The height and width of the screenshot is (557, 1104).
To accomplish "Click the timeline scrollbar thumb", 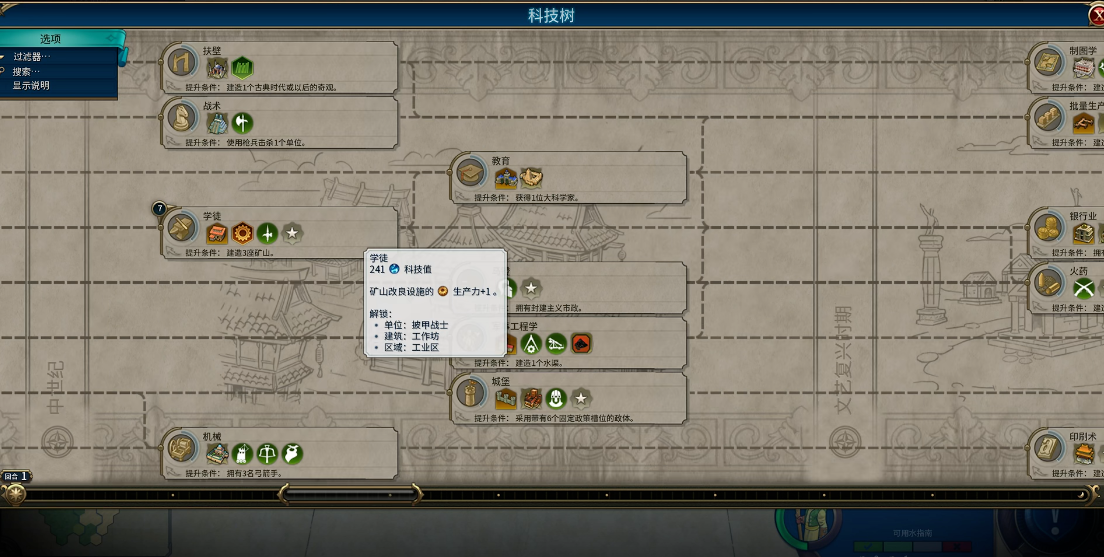I will pyautogui.click(x=352, y=494).
